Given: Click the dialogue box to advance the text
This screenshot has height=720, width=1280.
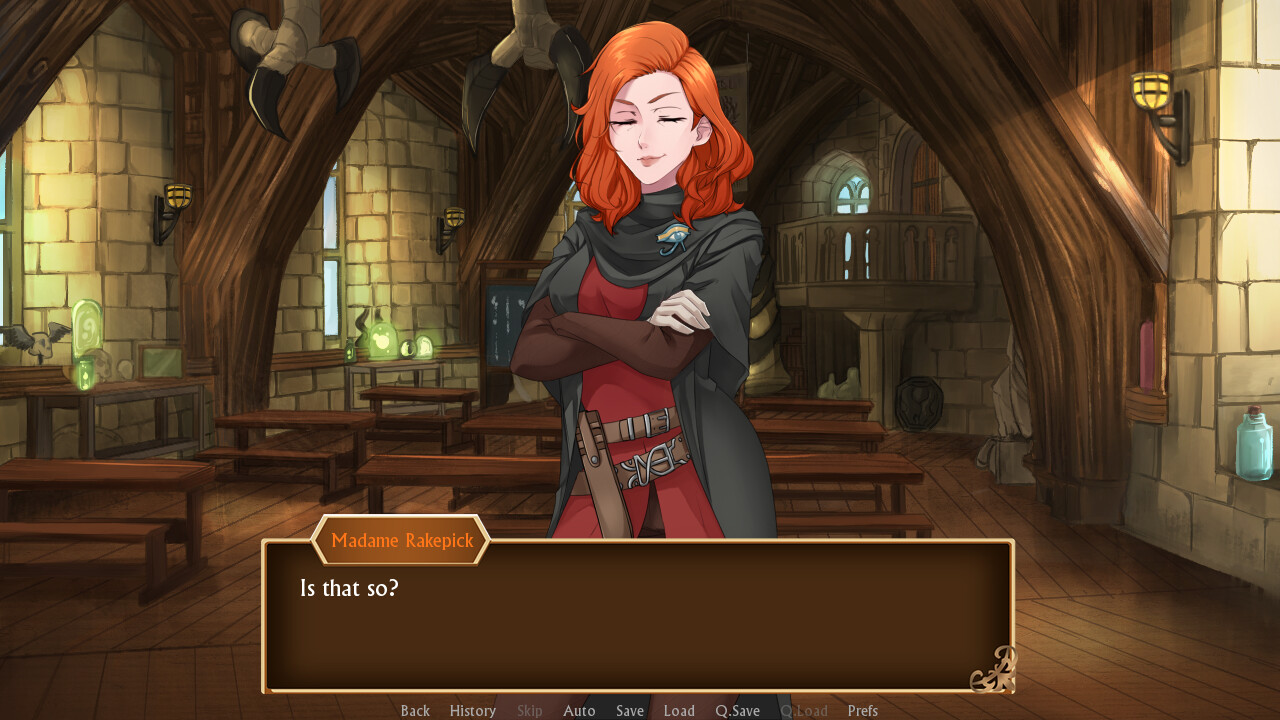Looking at the screenshot, I should click(640, 615).
